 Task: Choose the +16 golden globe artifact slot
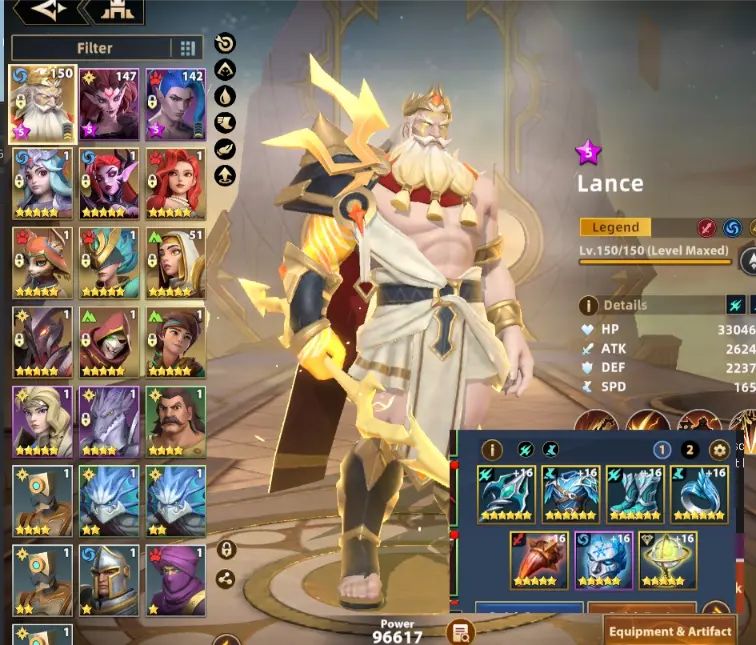point(667,560)
